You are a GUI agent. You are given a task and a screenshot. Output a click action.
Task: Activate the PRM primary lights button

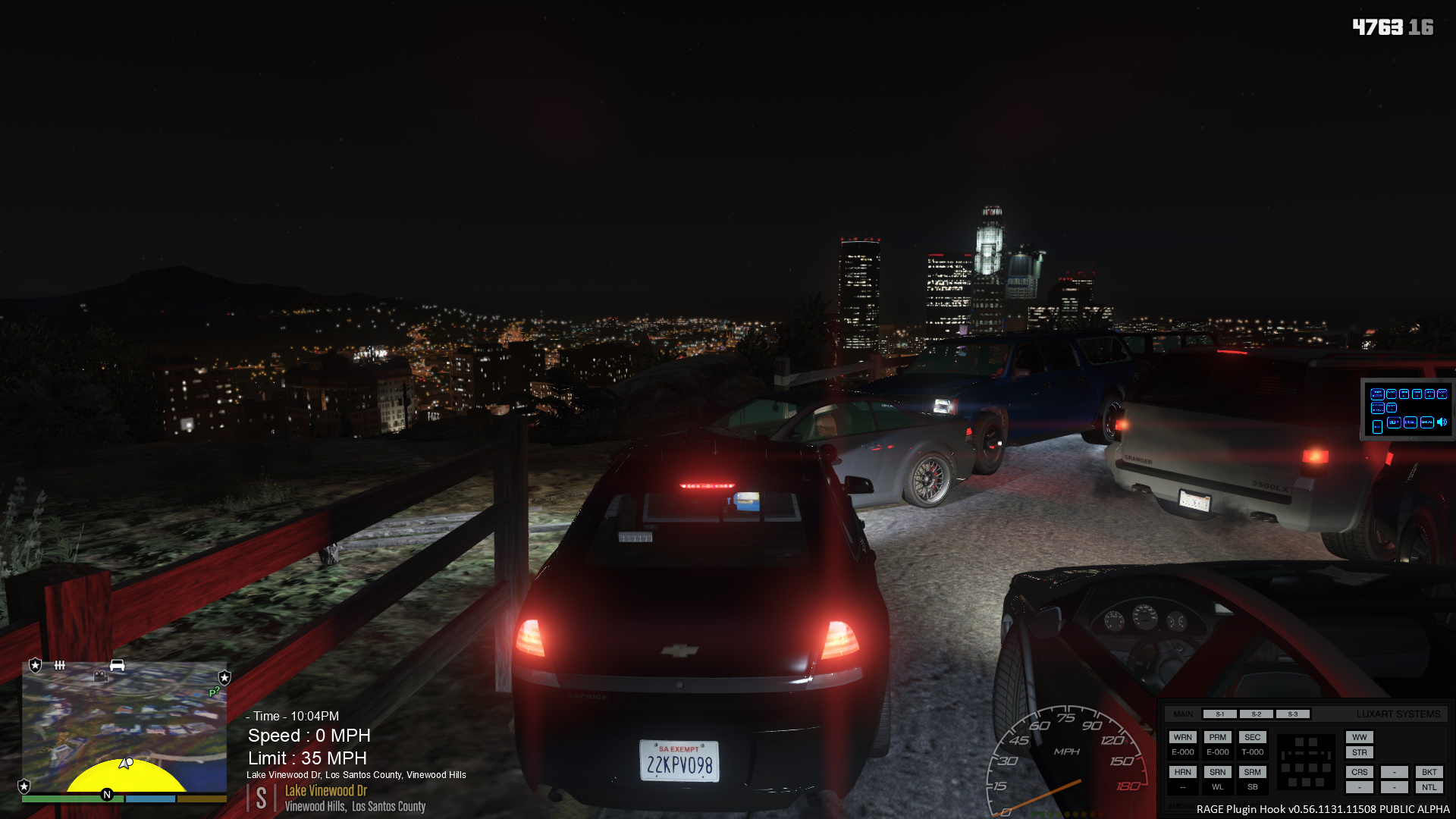(x=1217, y=737)
